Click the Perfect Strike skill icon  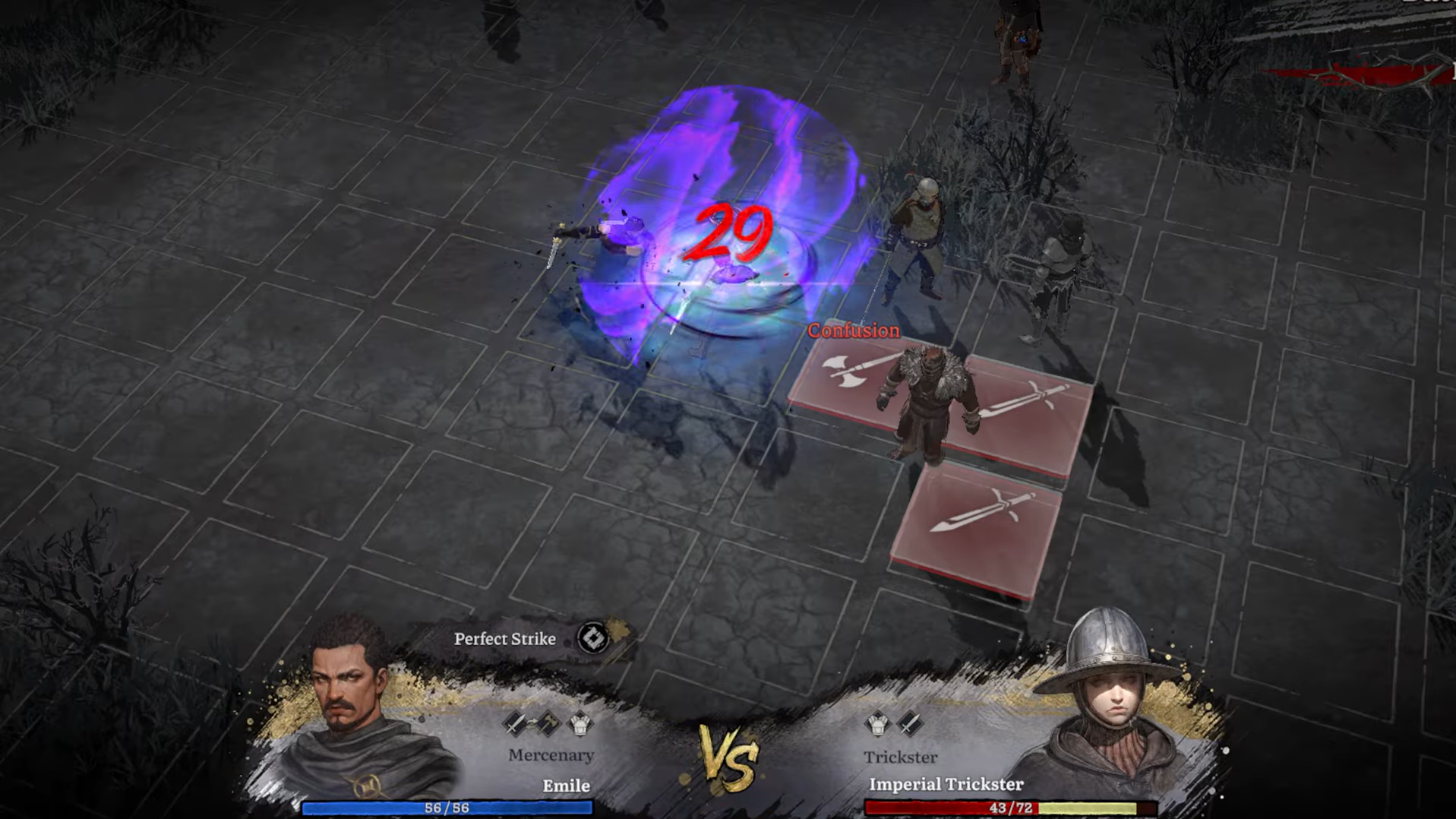(592, 639)
